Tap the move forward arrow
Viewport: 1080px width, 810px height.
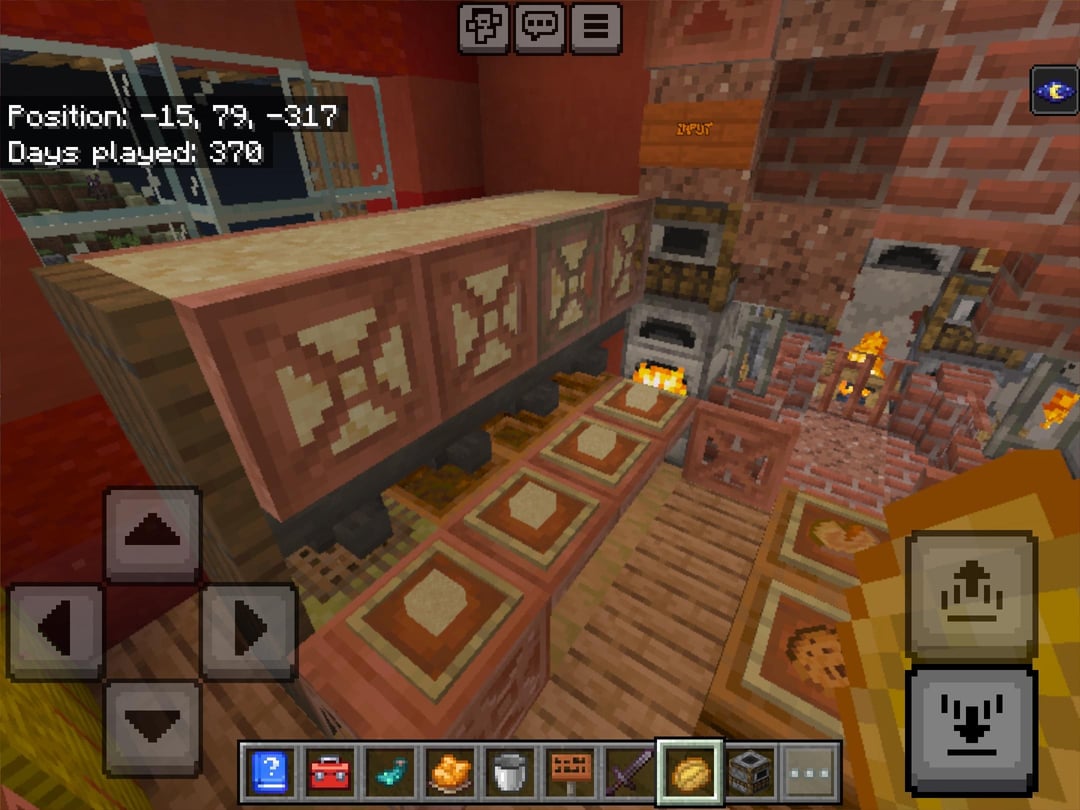coord(152,534)
